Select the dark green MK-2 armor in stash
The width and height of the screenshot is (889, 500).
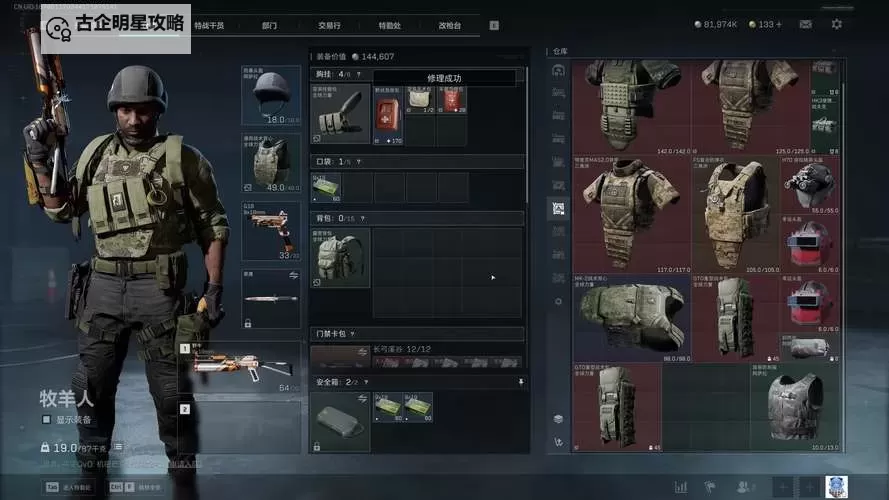(630, 320)
